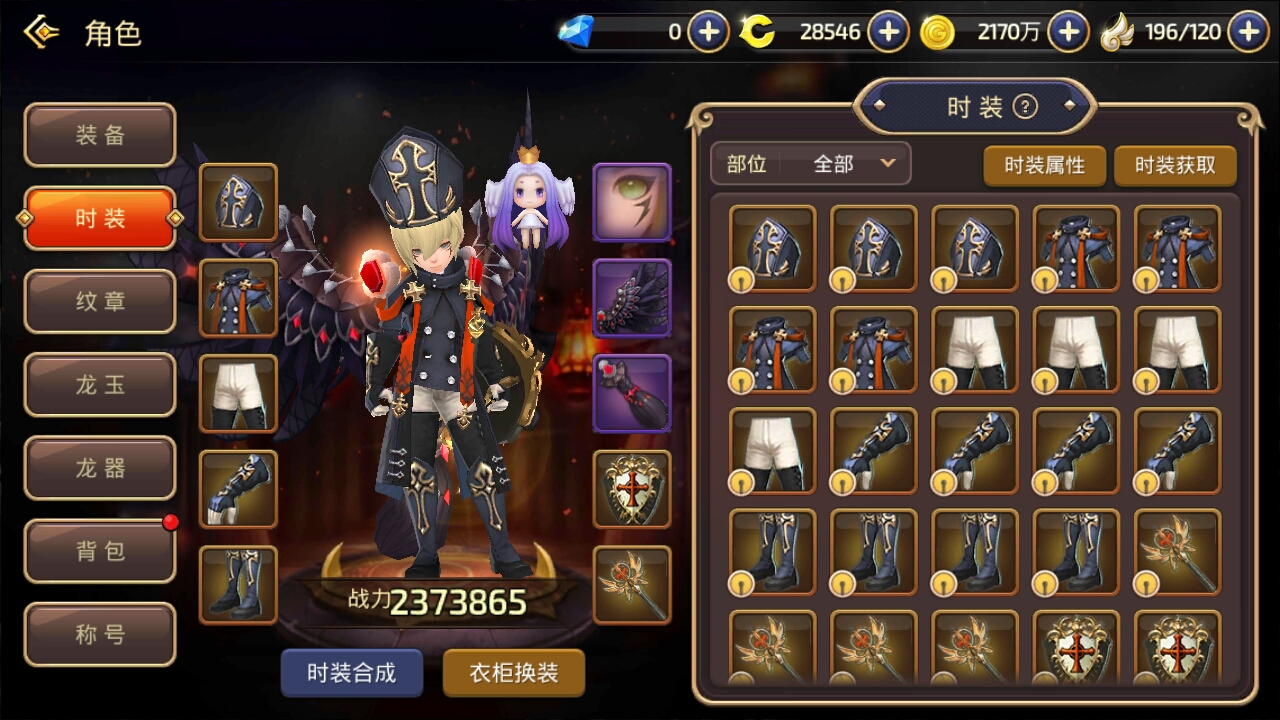Viewport: 1280px width, 720px height.
Task: Open the 时装获取 button
Action: pos(1175,165)
